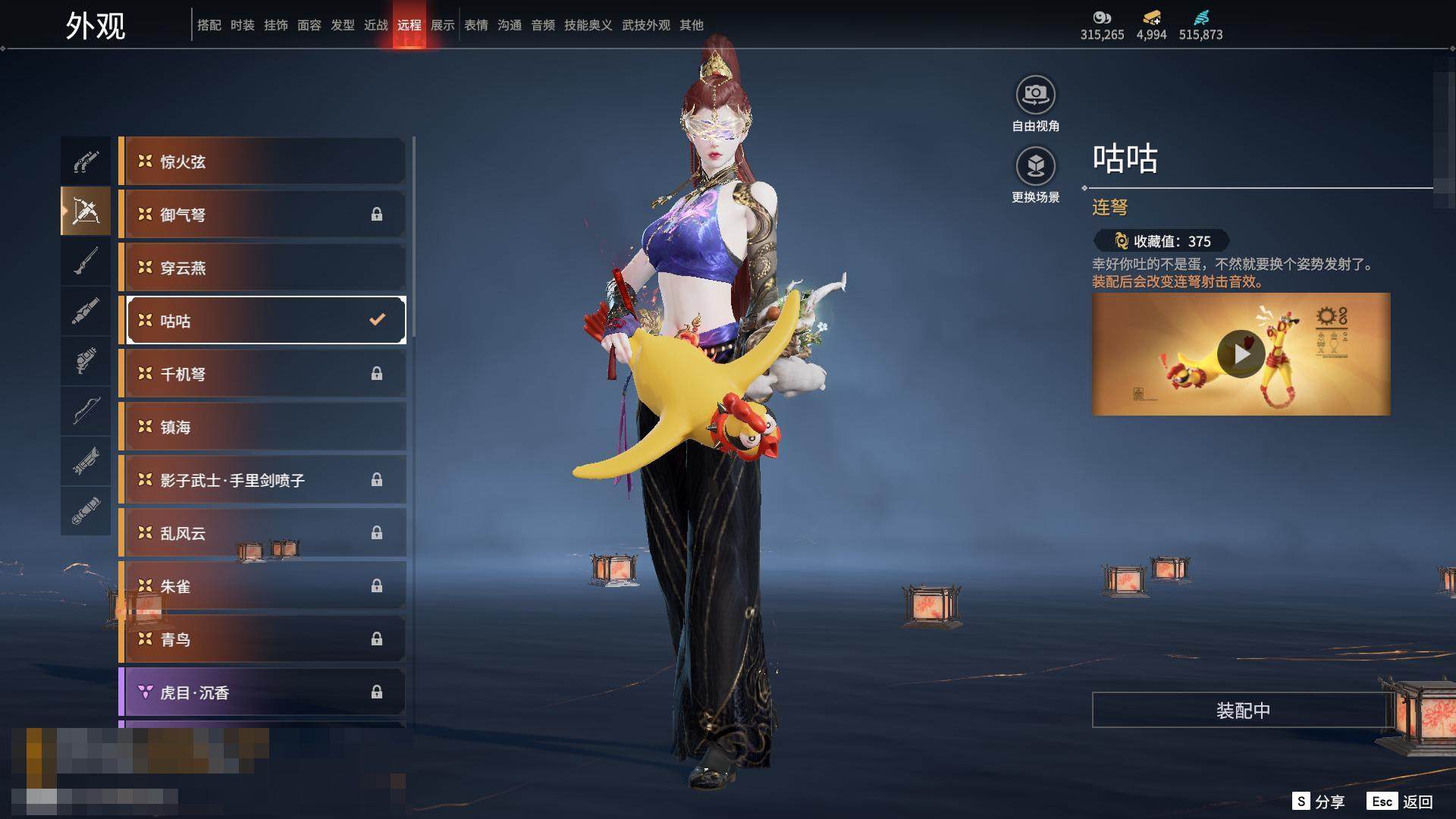Open the 武技外观 tab
The width and height of the screenshot is (1456, 819).
(x=646, y=25)
